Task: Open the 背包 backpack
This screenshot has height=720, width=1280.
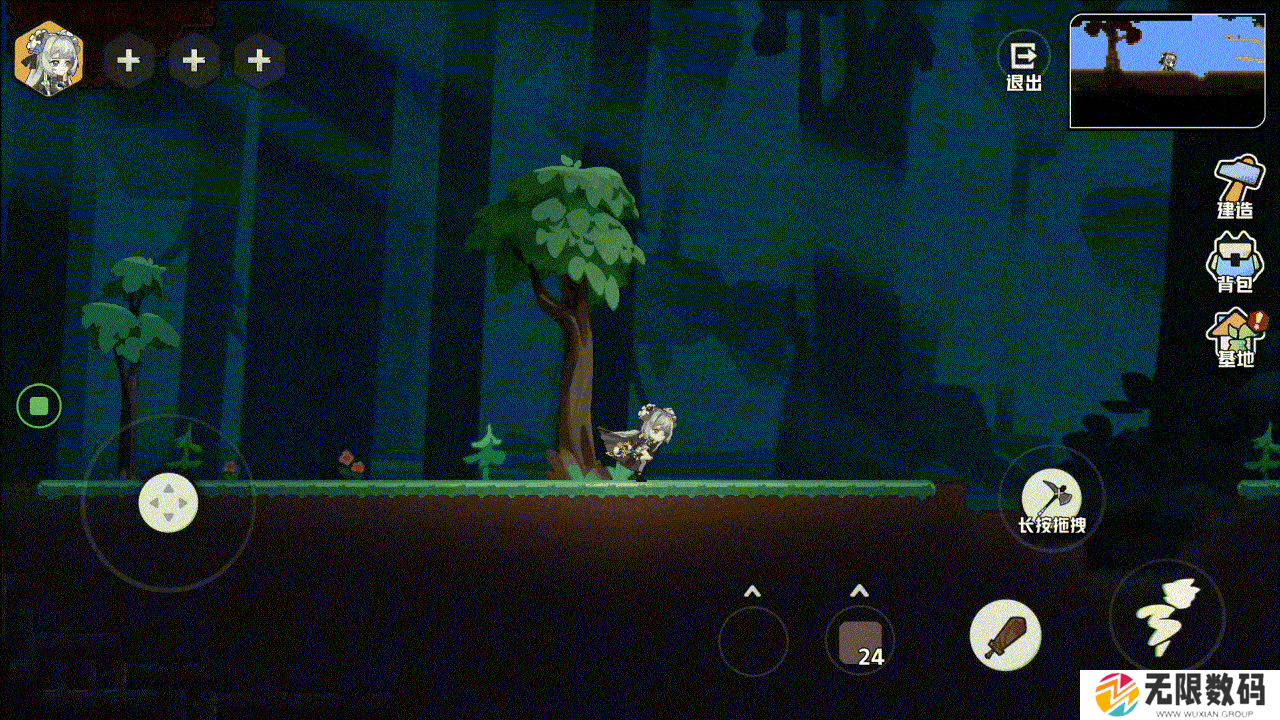Action: (1234, 263)
